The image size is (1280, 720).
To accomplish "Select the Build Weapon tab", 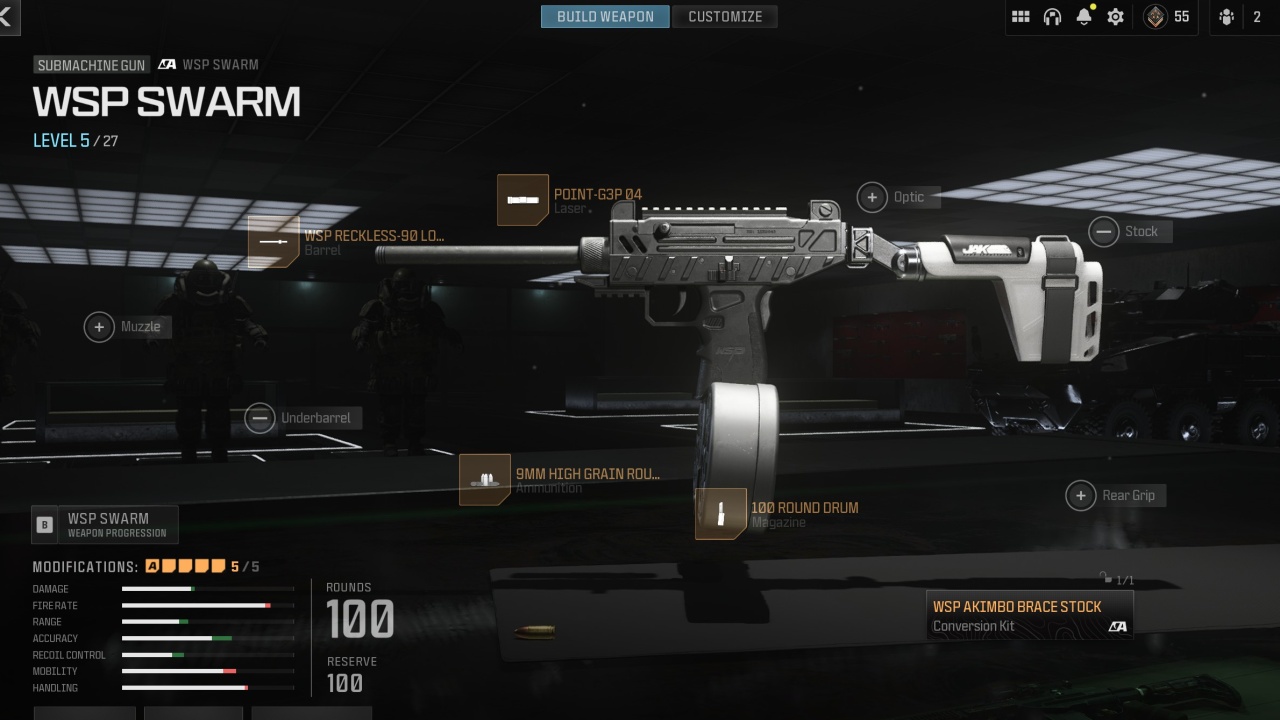I will tap(605, 16).
